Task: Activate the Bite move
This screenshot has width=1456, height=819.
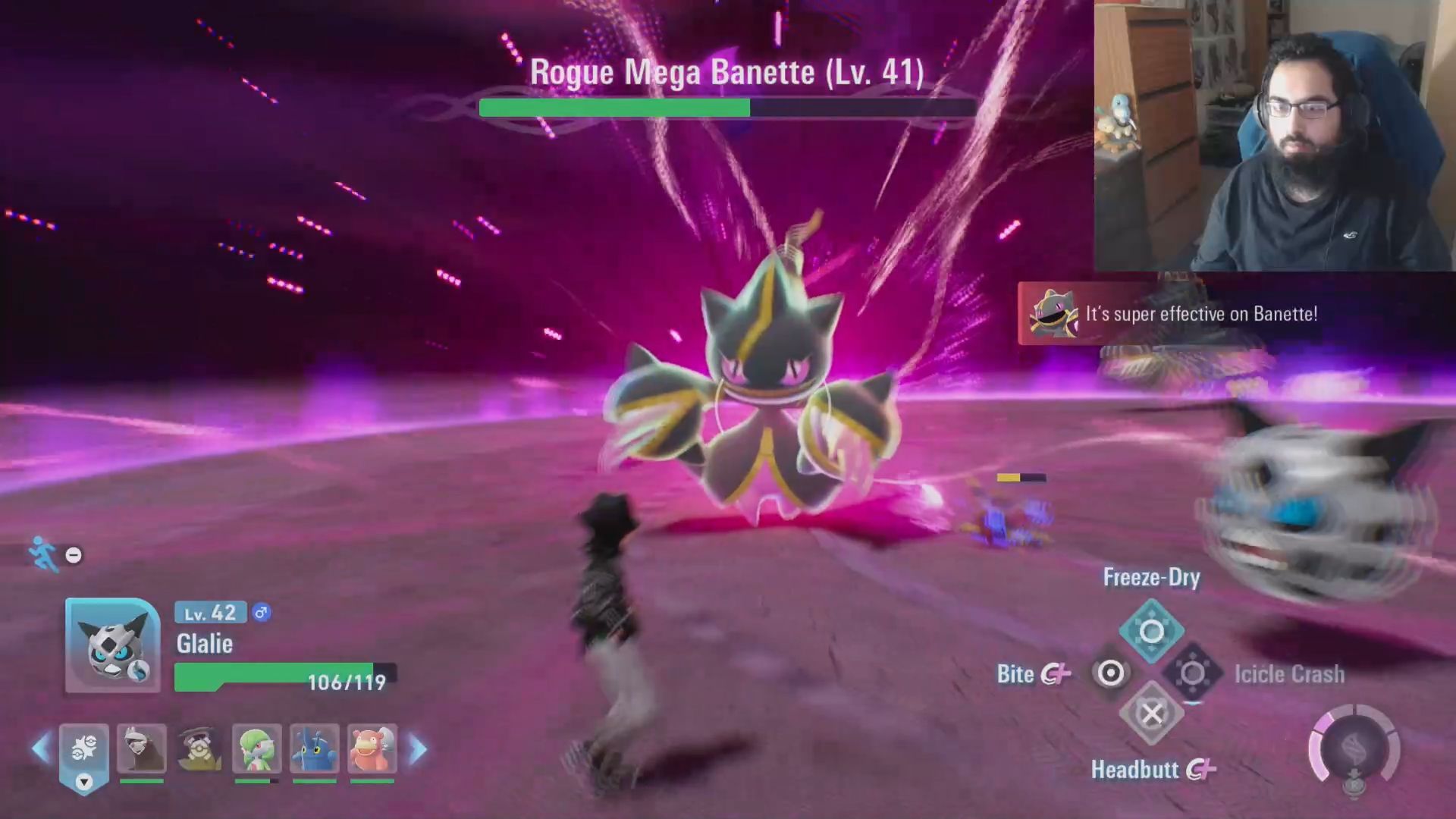Action: click(x=1110, y=673)
